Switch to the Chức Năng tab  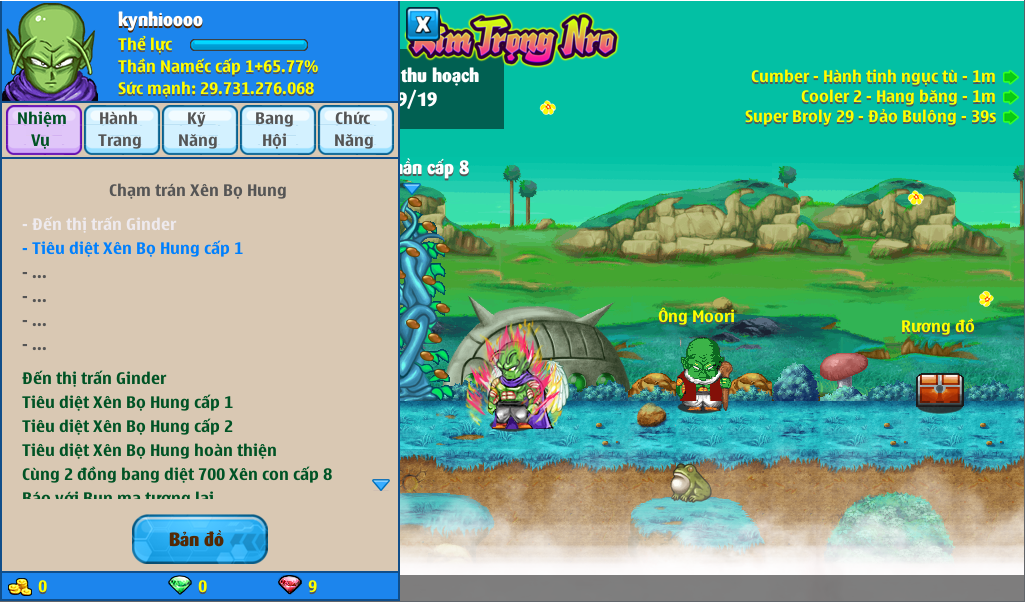click(354, 130)
